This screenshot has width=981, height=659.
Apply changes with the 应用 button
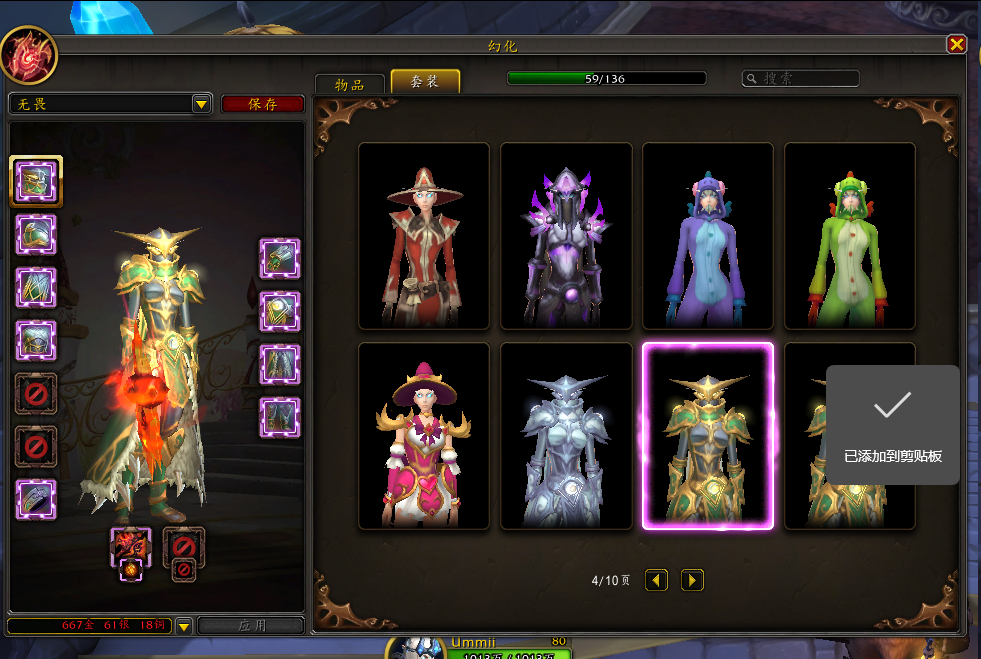tap(251, 626)
